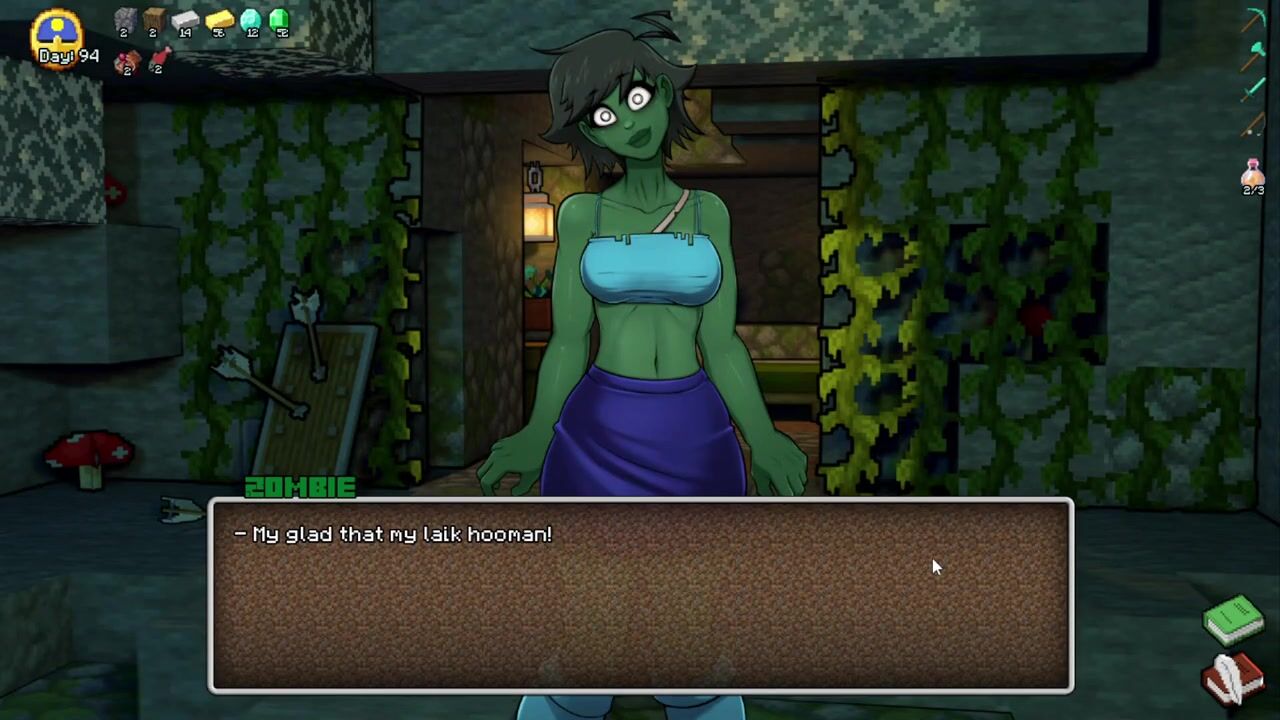
Task: Open the red book with quill
Action: pos(1233,678)
